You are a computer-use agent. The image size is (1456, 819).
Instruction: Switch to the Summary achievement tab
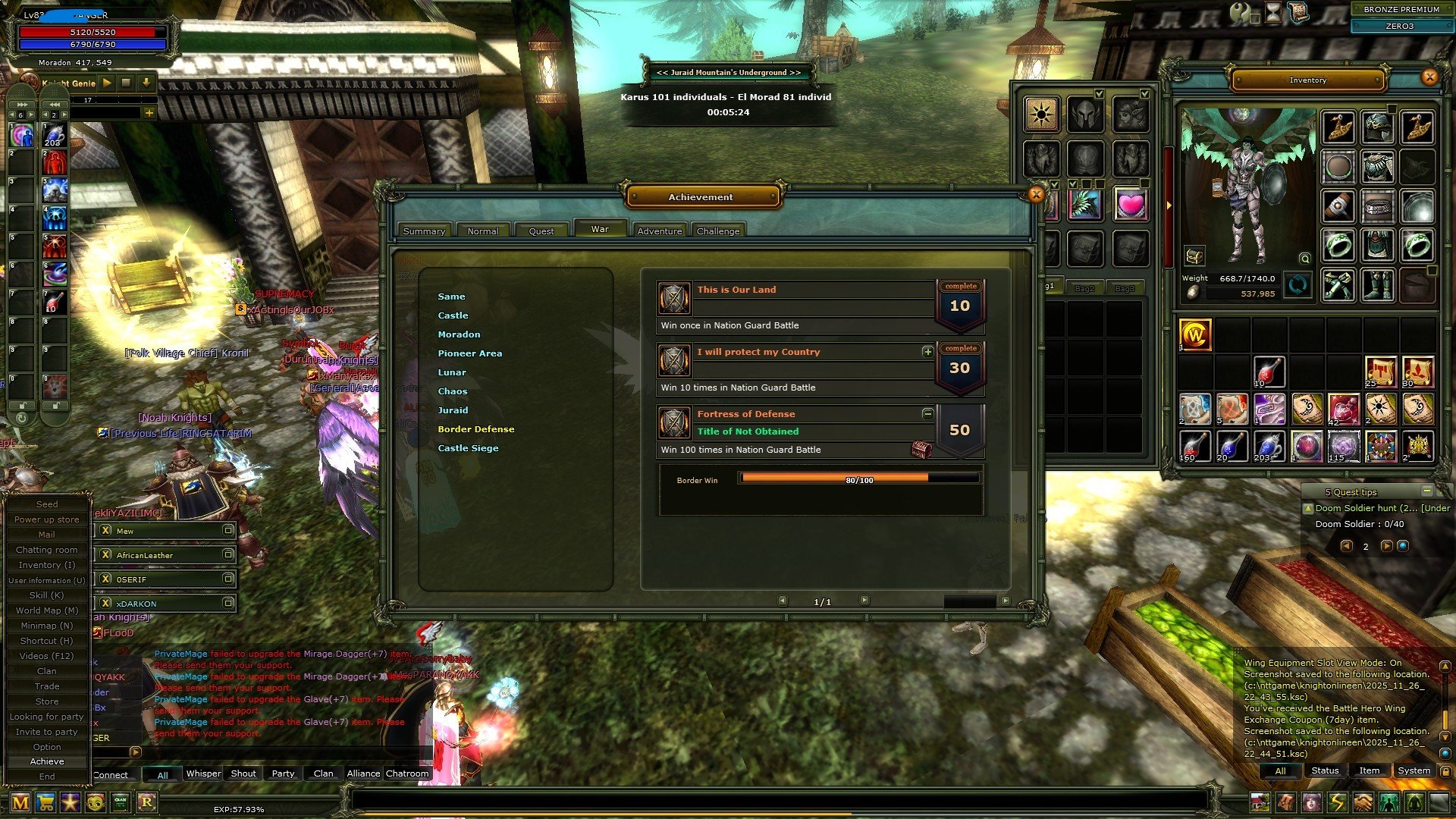coord(424,231)
